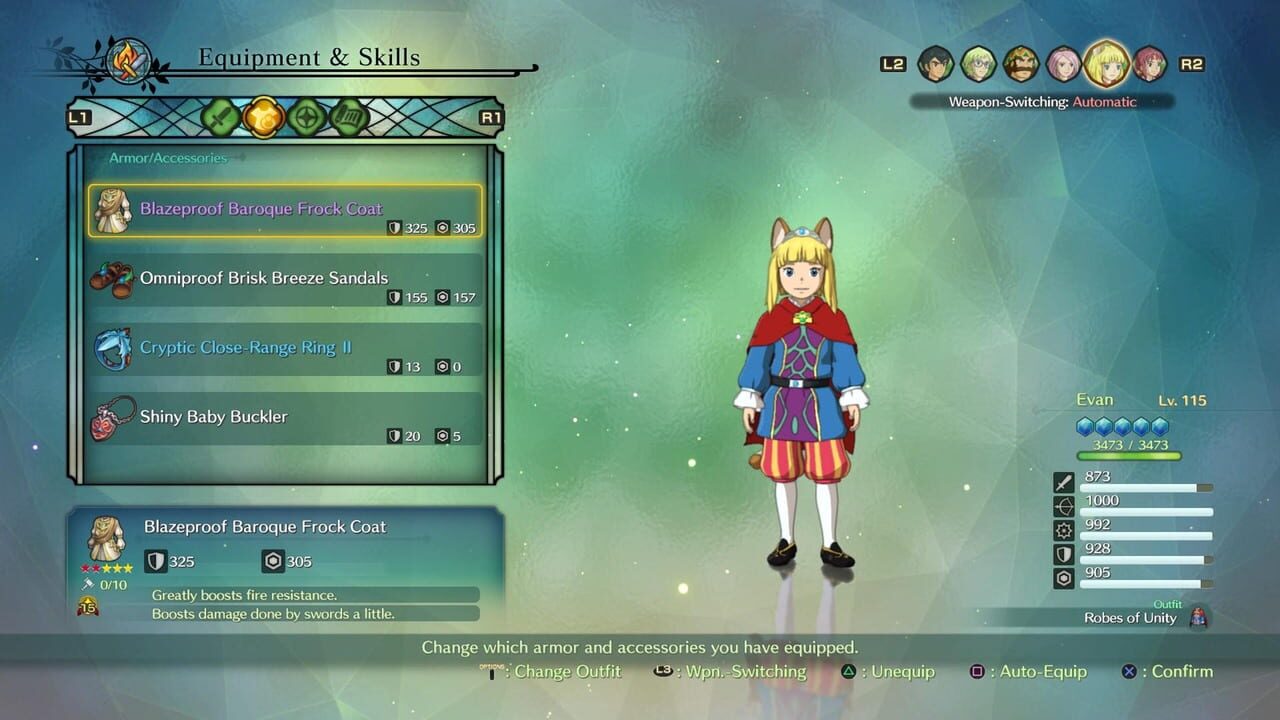Select Evan's blonde portrait
This screenshot has height=720, width=1280.
point(1106,63)
